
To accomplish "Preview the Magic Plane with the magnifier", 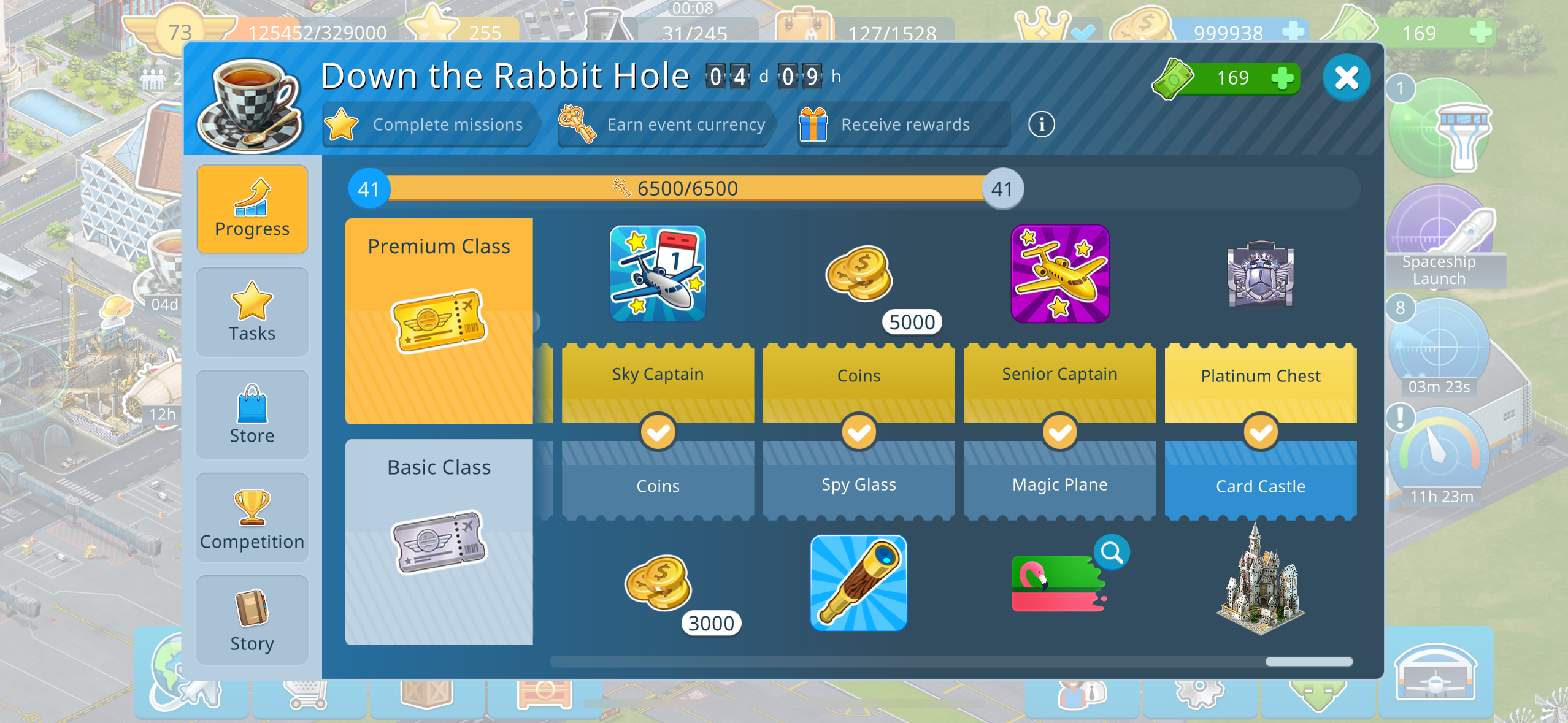I will (x=1112, y=553).
